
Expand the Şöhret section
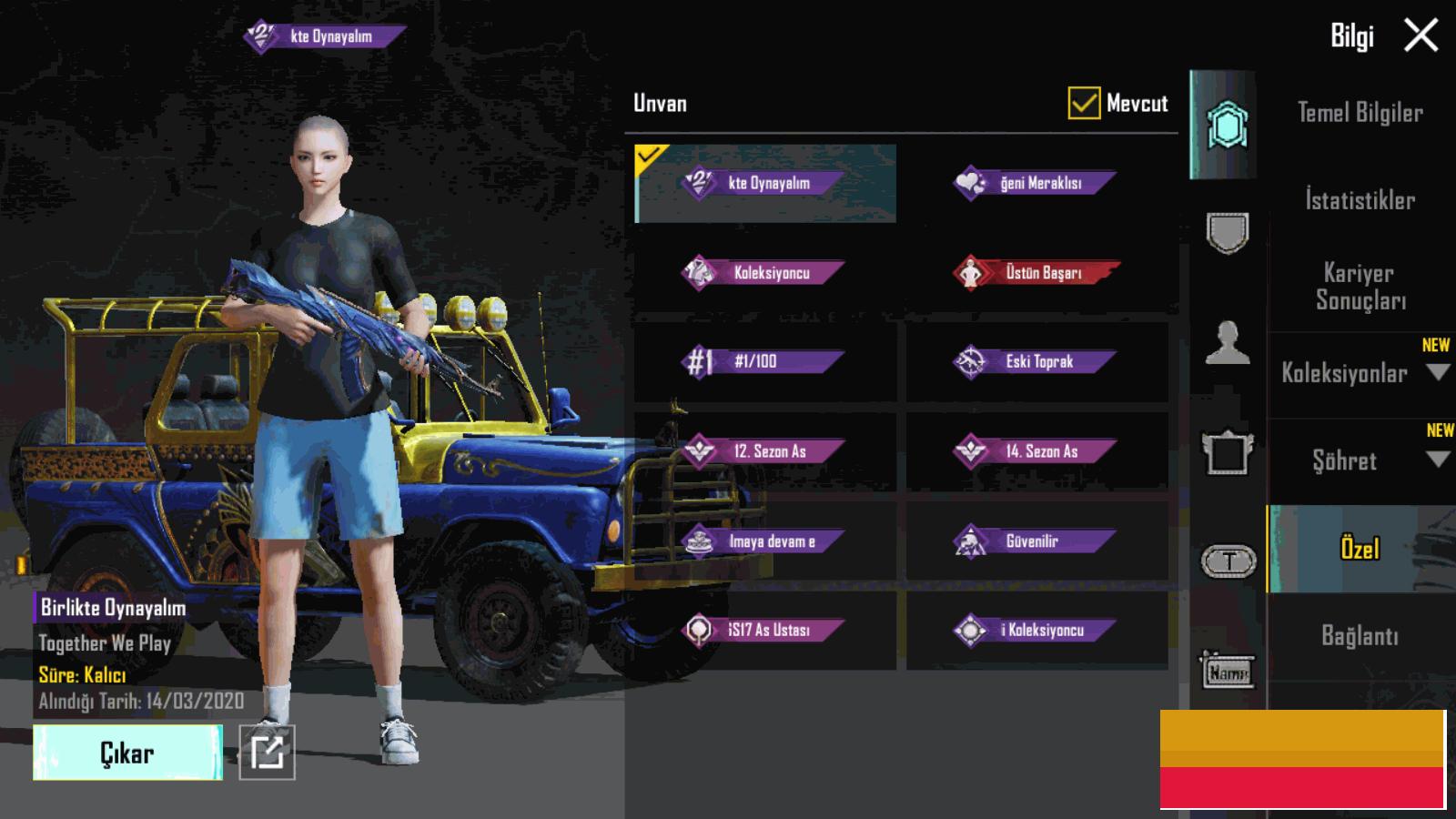pyautogui.click(x=1360, y=460)
